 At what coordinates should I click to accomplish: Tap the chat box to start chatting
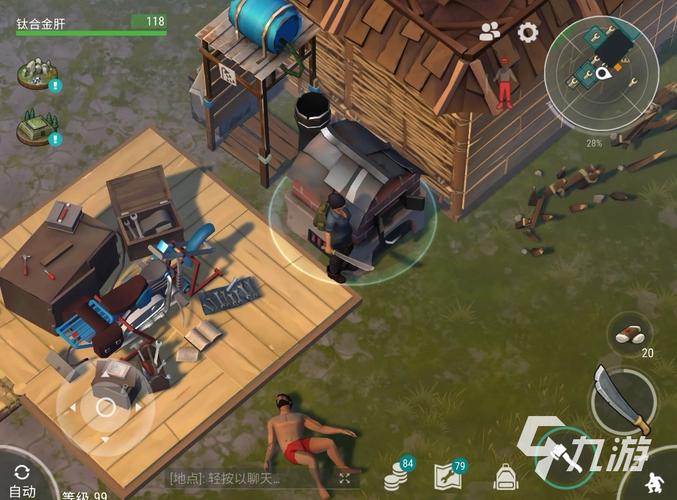click(x=250, y=479)
